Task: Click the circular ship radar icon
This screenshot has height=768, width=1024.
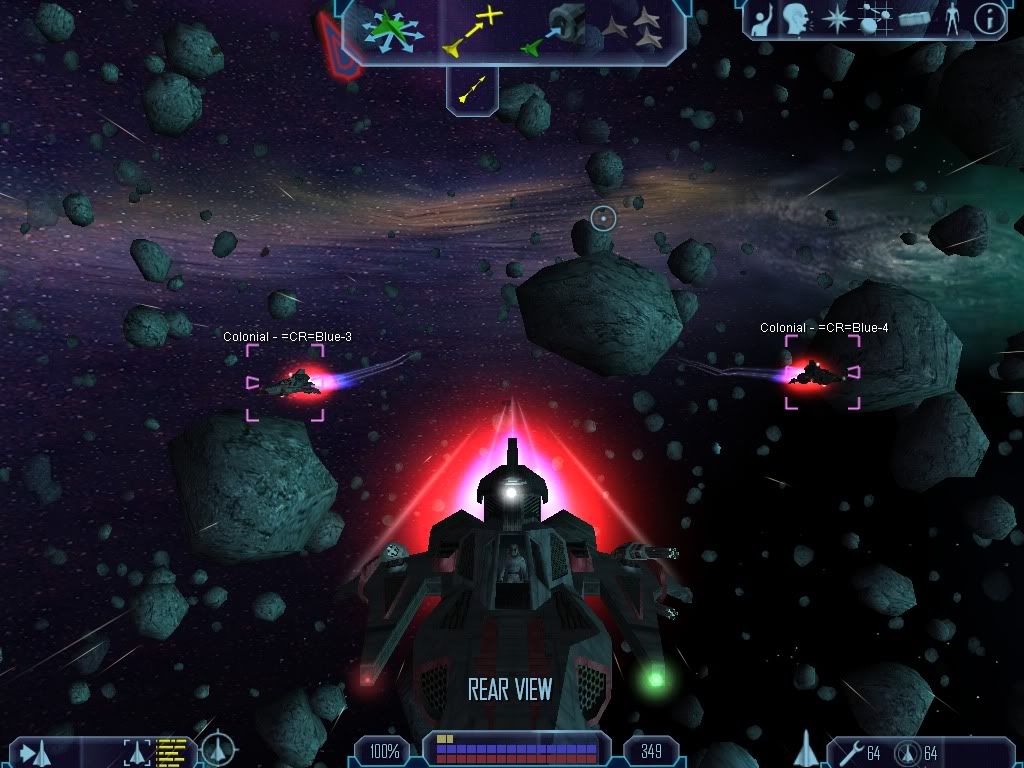Action: click(x=218, y=749)
